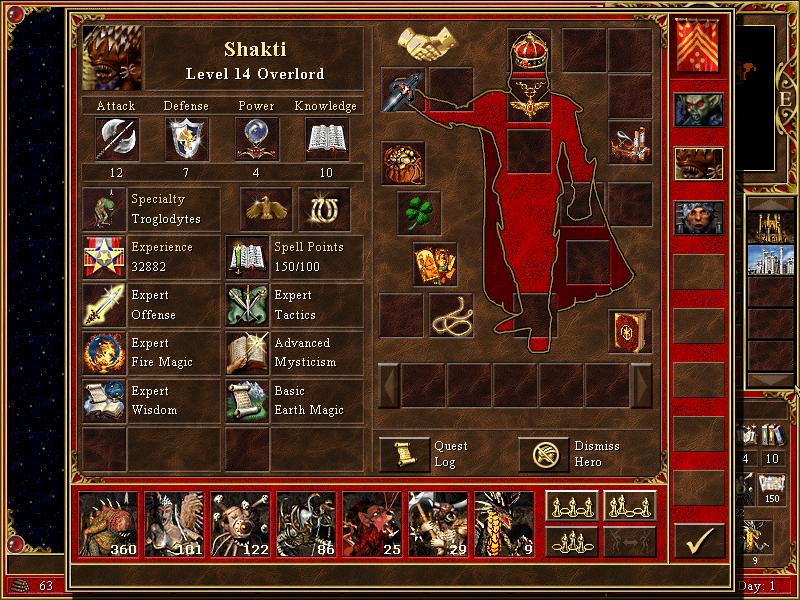The width and height of the screenshot is (800, 600).
Task: Select the army stack numbering 25
Action: coord(373,523)
